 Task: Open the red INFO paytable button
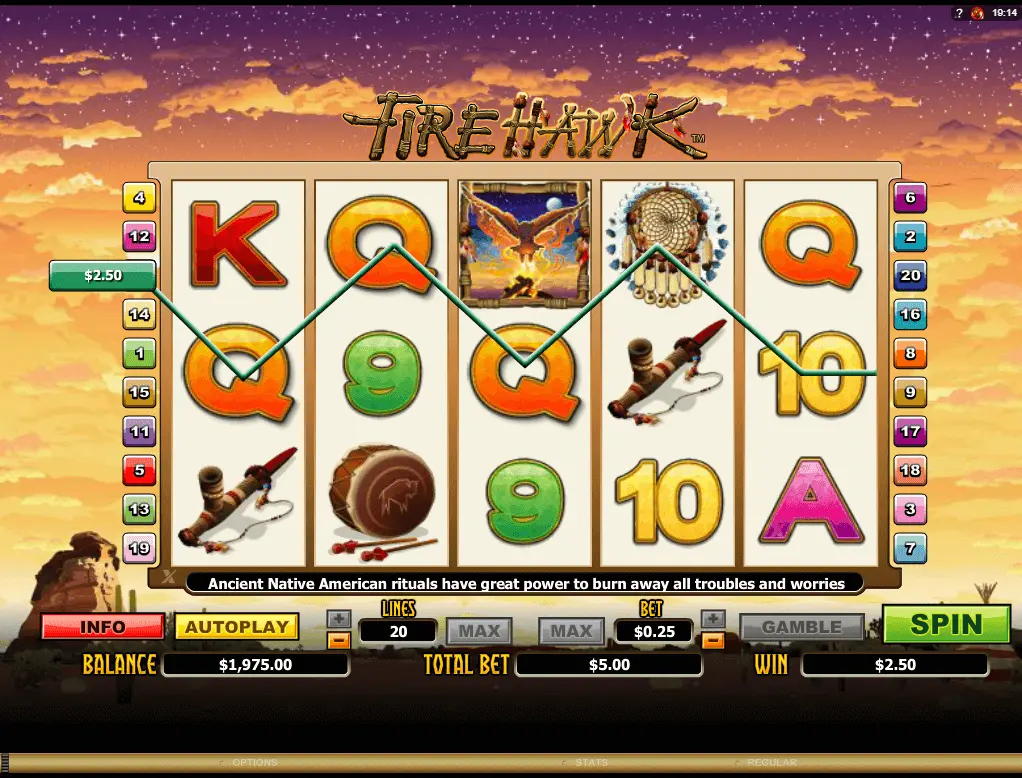click(102, 627)
